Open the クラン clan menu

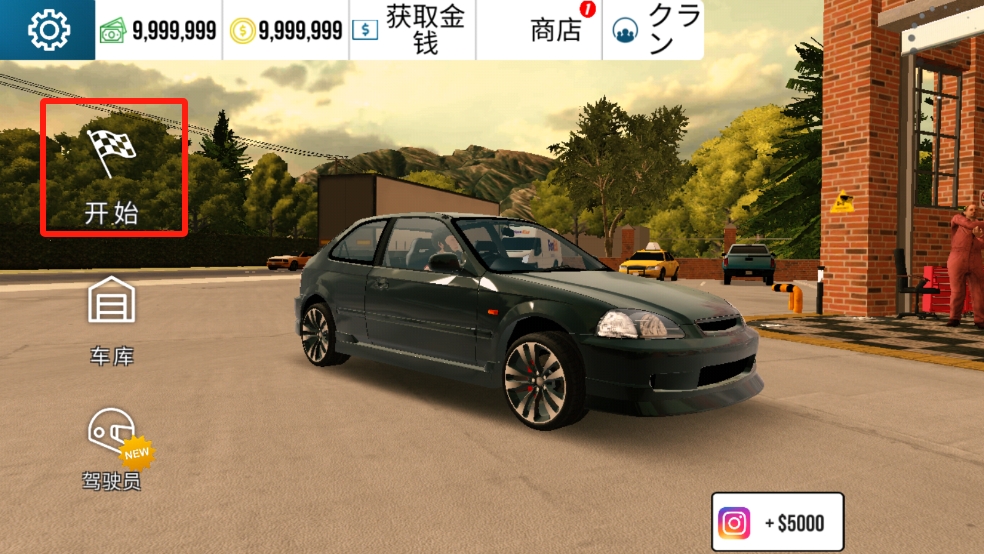654,30
